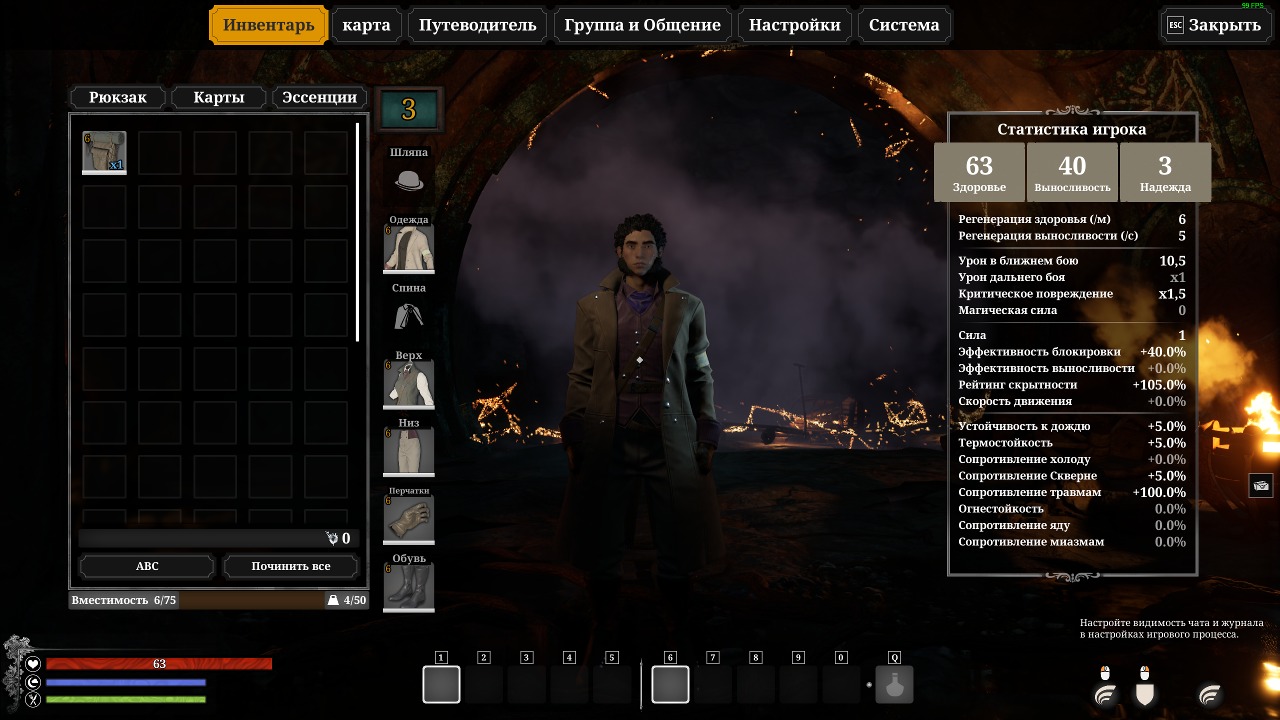
Task: Open the Путеводитель tab
Action: (478, 25)
